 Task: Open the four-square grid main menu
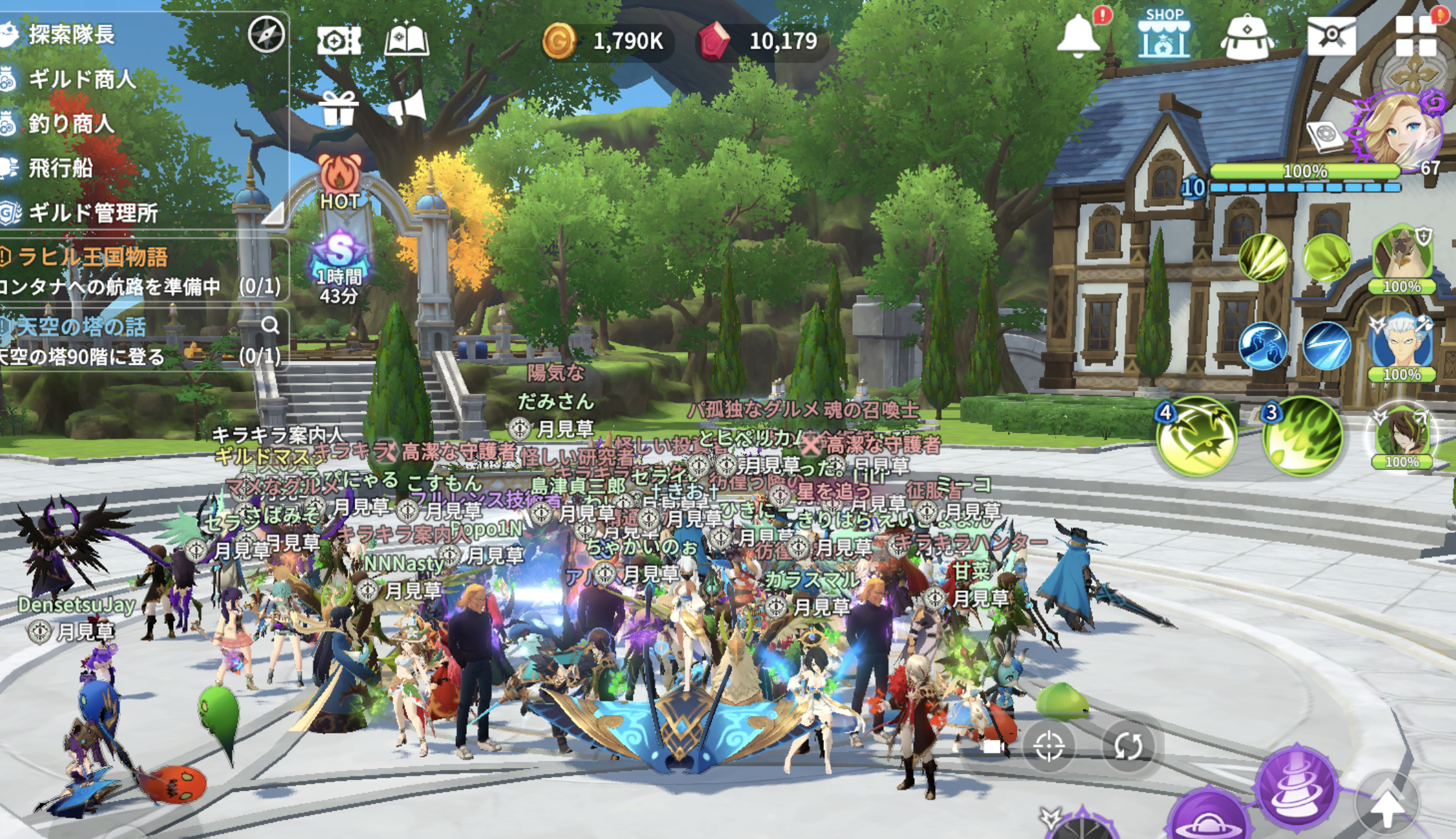(1415, 36)
